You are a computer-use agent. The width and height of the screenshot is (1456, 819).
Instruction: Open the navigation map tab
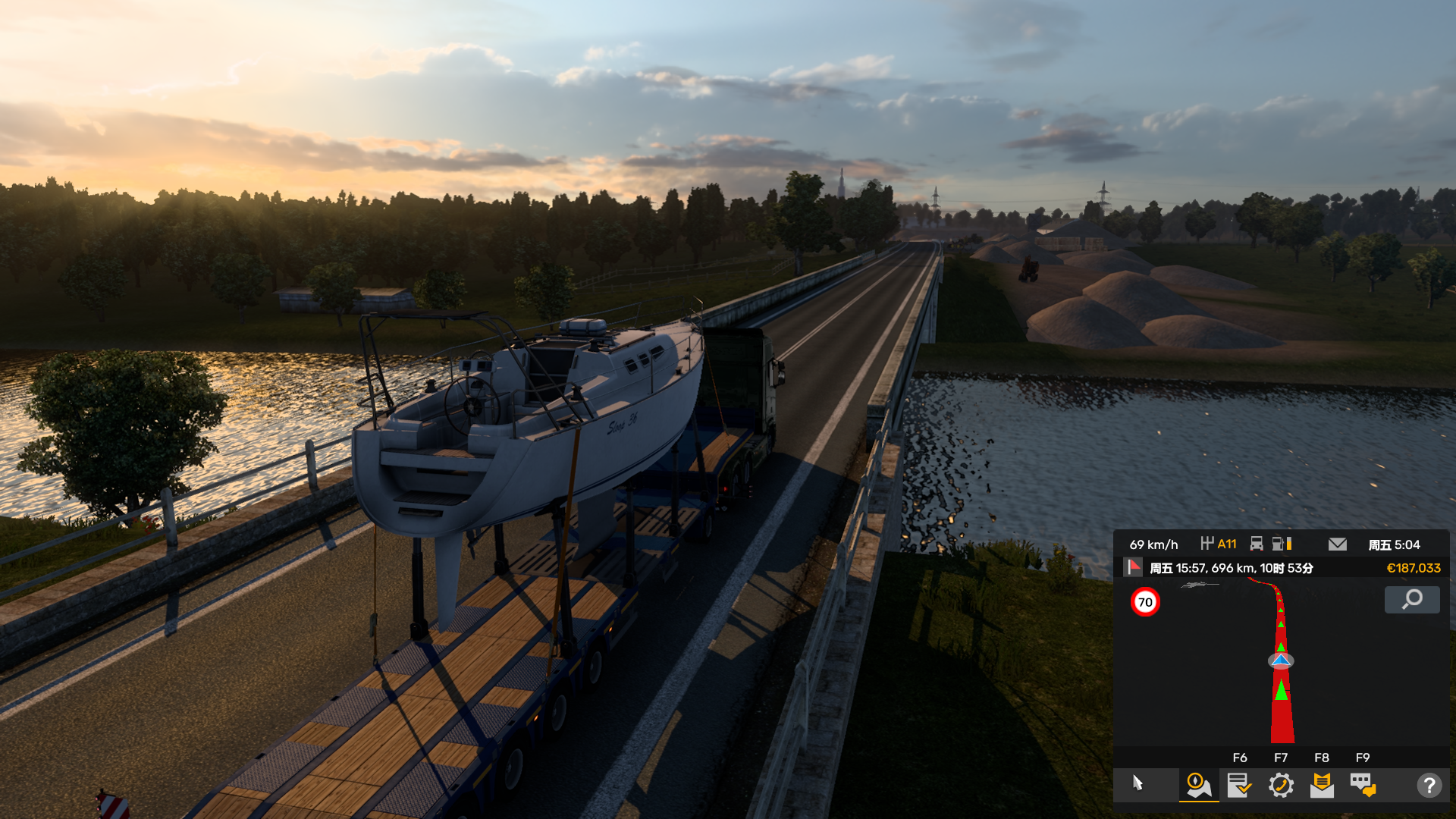pyautogui.click(x=1198, y=785)
